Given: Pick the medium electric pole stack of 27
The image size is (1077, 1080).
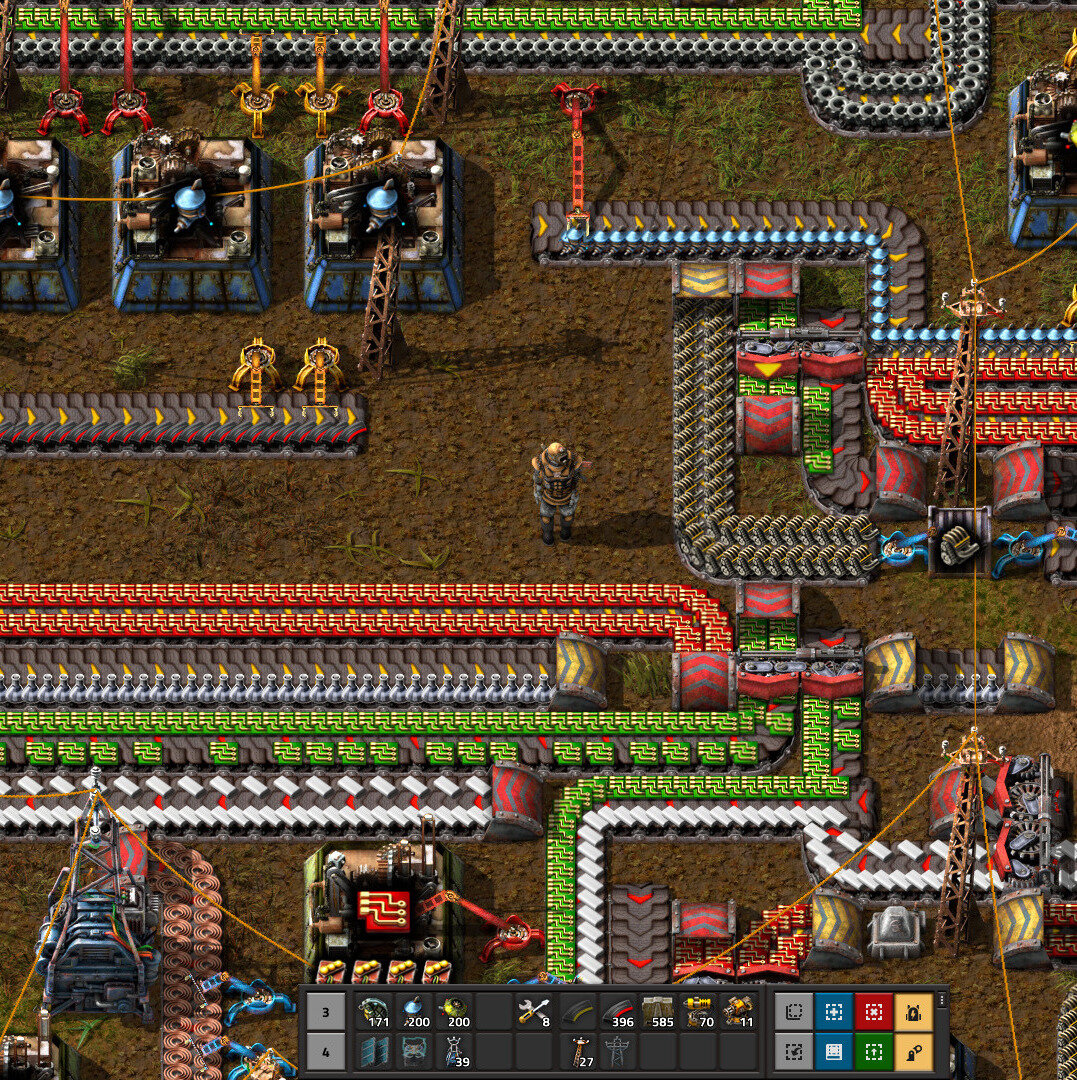Looking at the screenshot, I should click(x=576, y=1051).
